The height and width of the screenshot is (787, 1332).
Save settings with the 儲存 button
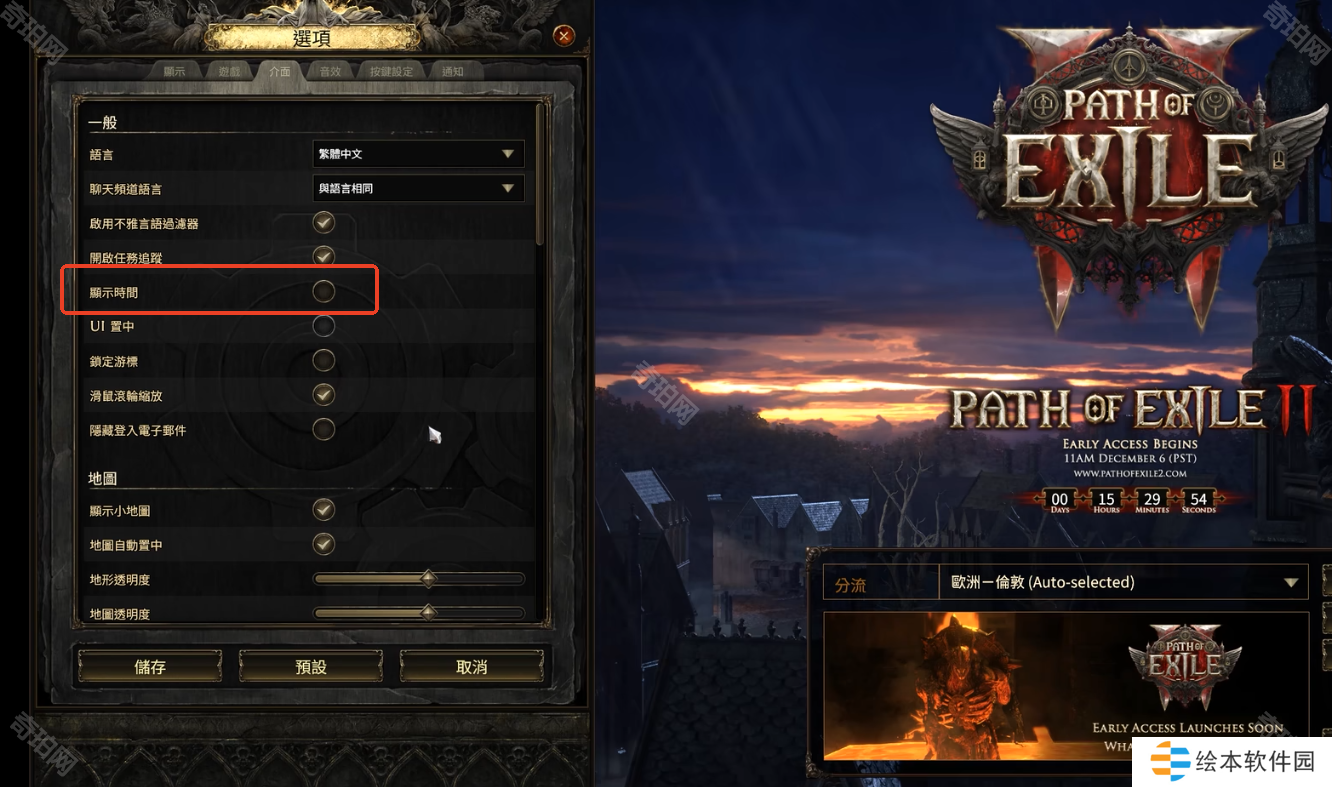[150, 667]
